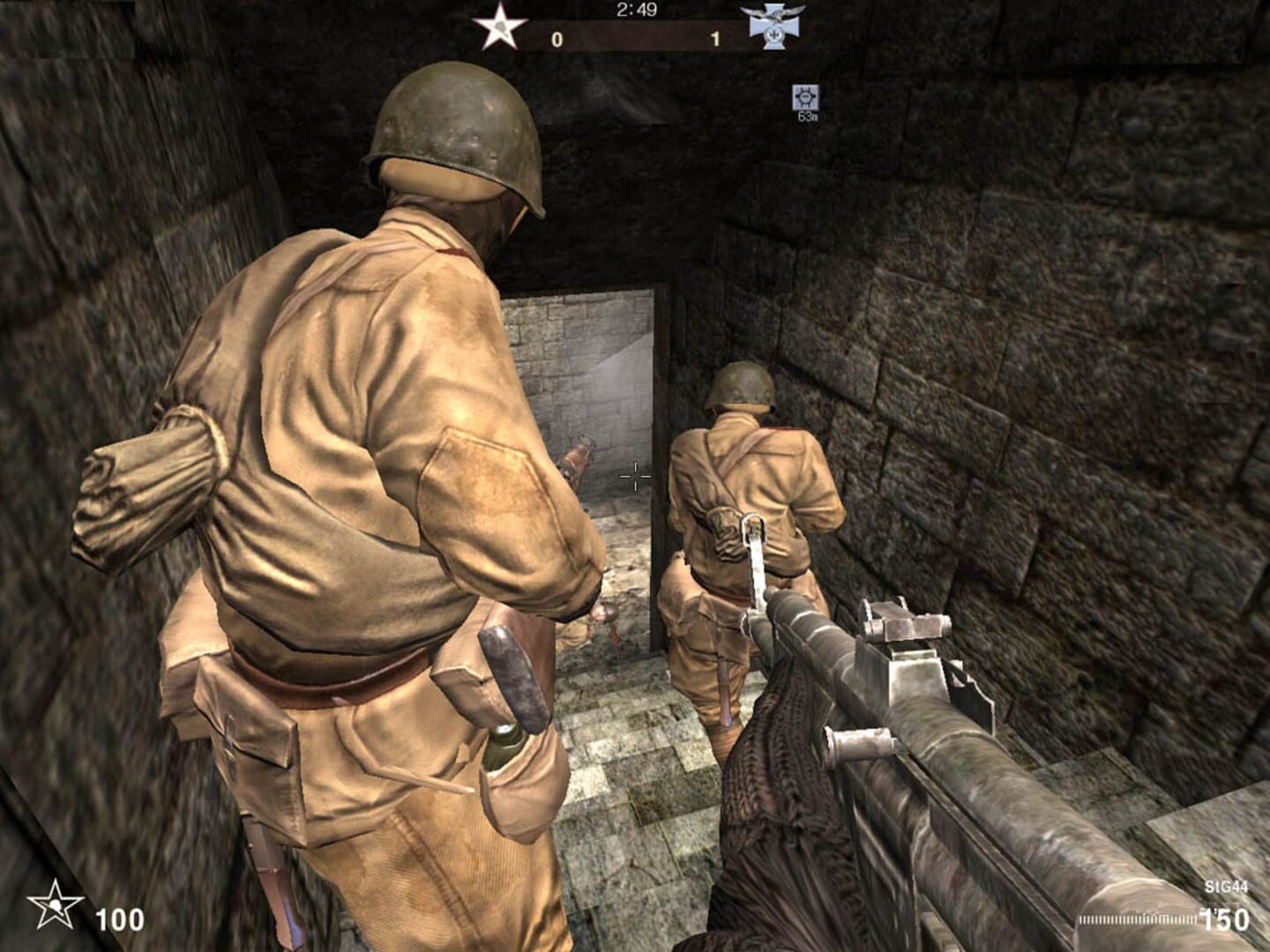Click the objective waypoint marker showing 63m

click(808, 97)
